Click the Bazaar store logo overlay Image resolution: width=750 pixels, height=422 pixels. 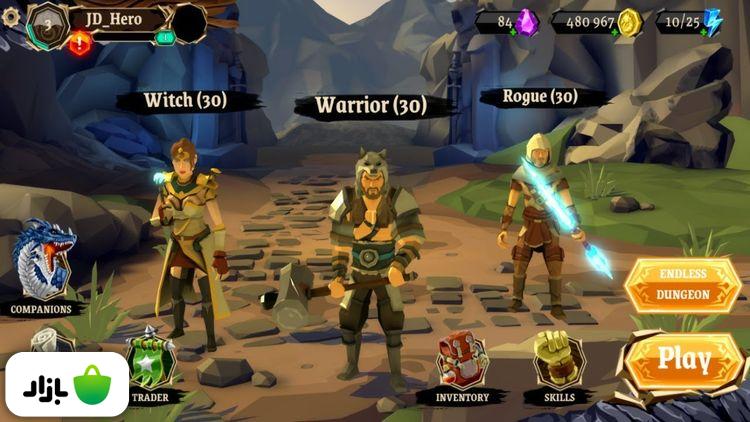tap(65, 386)
